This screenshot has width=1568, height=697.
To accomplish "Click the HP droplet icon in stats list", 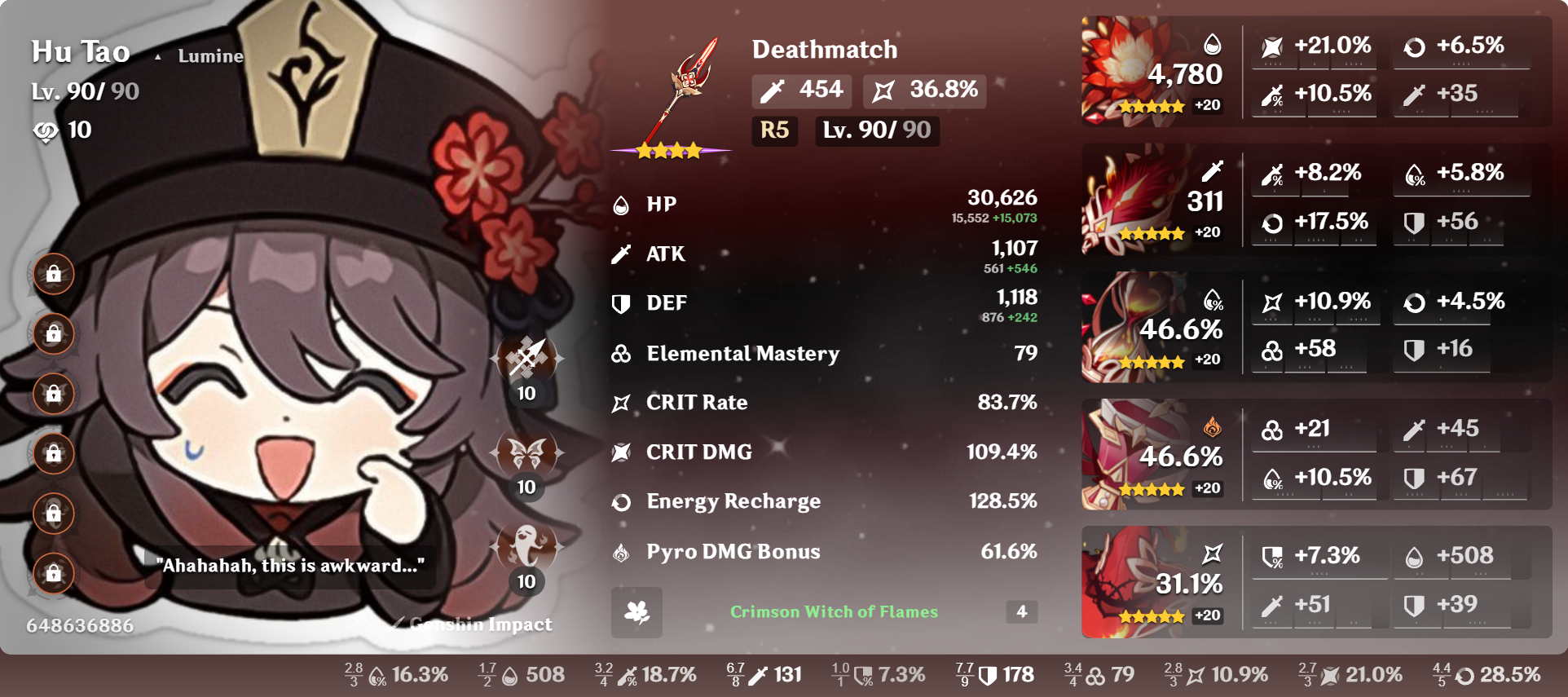I will pos(622,205).
